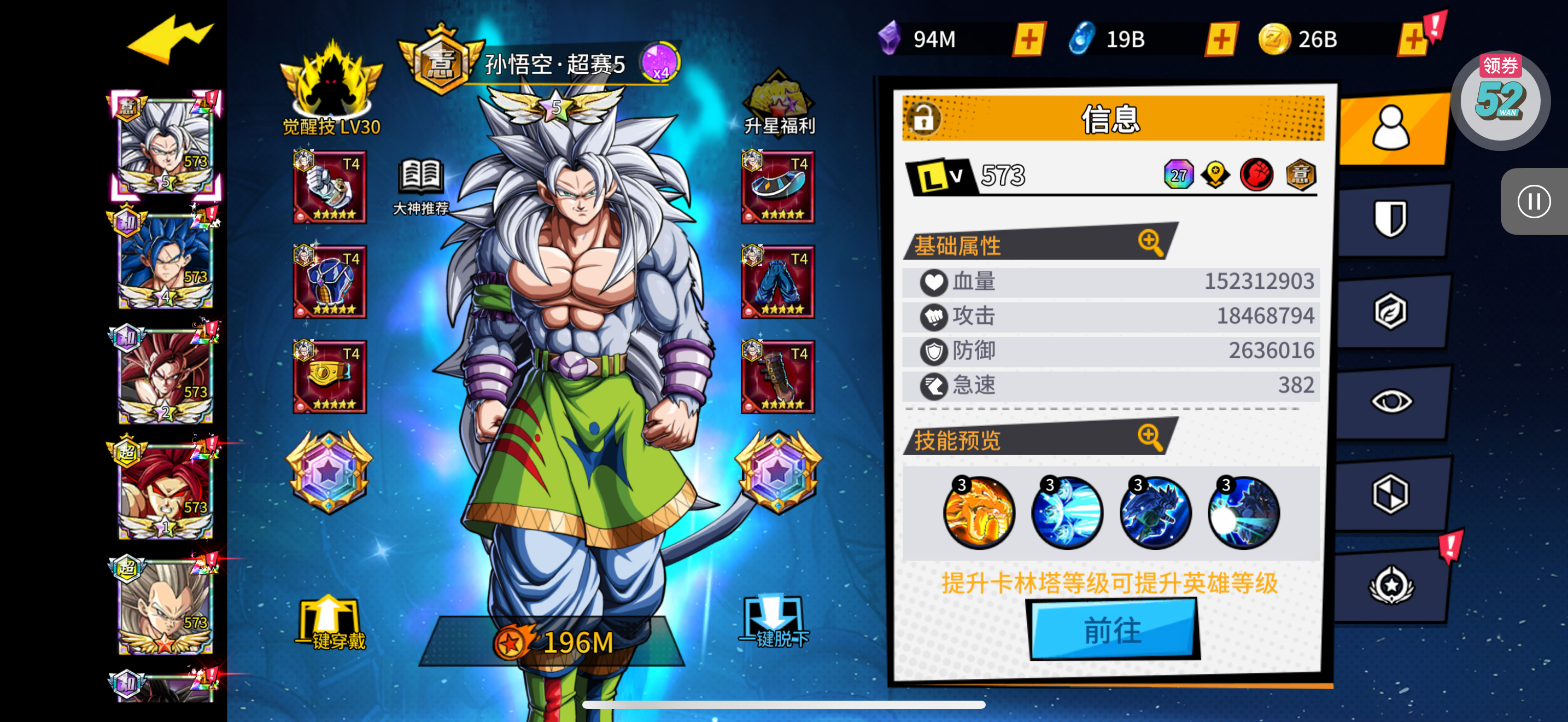
Task: Select the blue-haired hero portrait
Action: 166,261
